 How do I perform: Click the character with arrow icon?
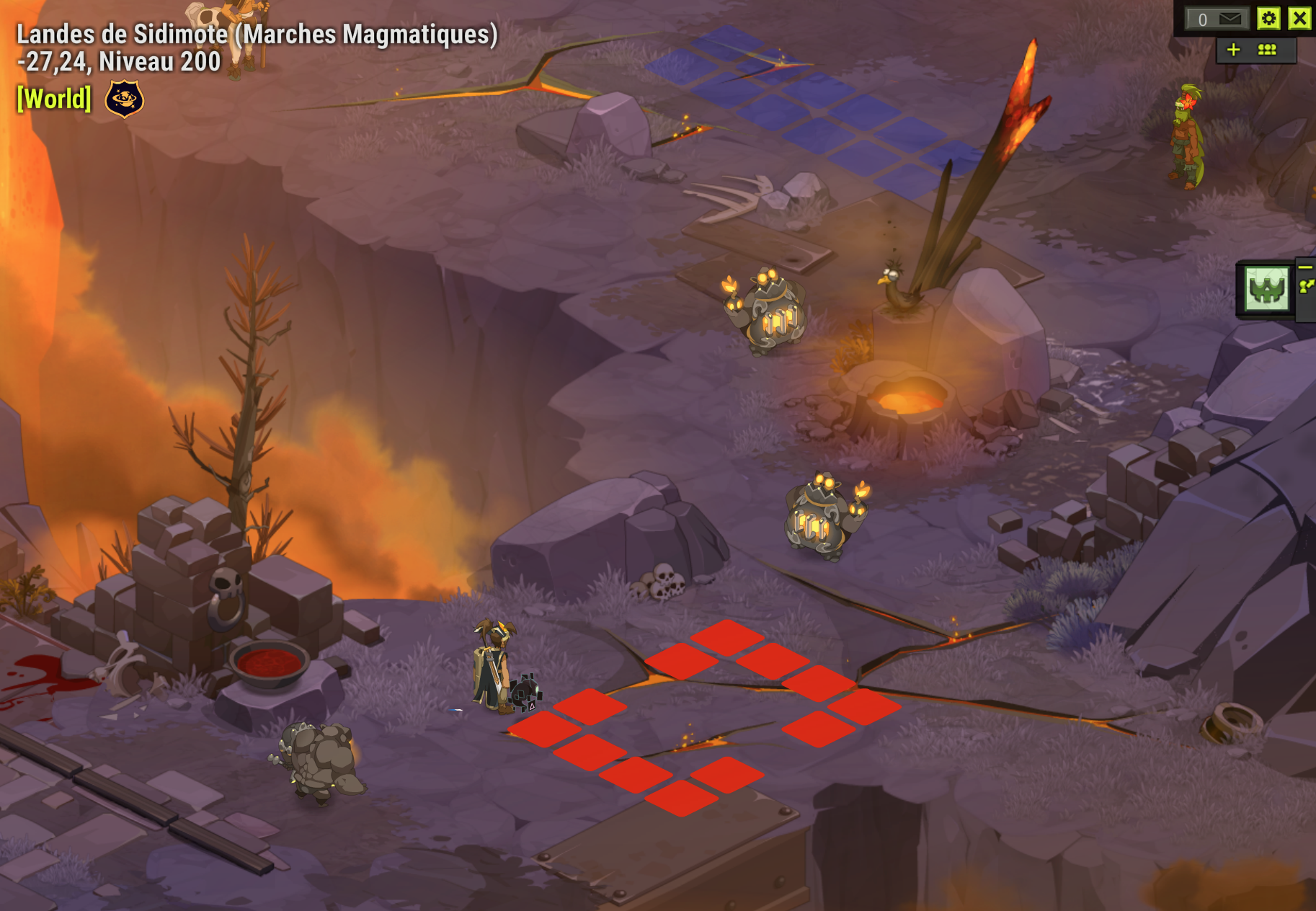tap(1306, 287)
